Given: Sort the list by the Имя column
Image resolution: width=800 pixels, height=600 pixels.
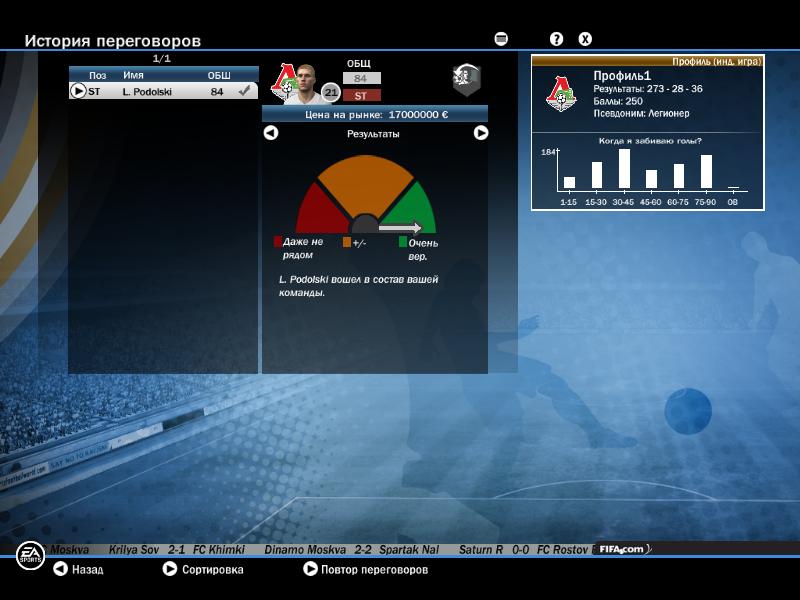Looking at the screenshot, I should 134,75.
